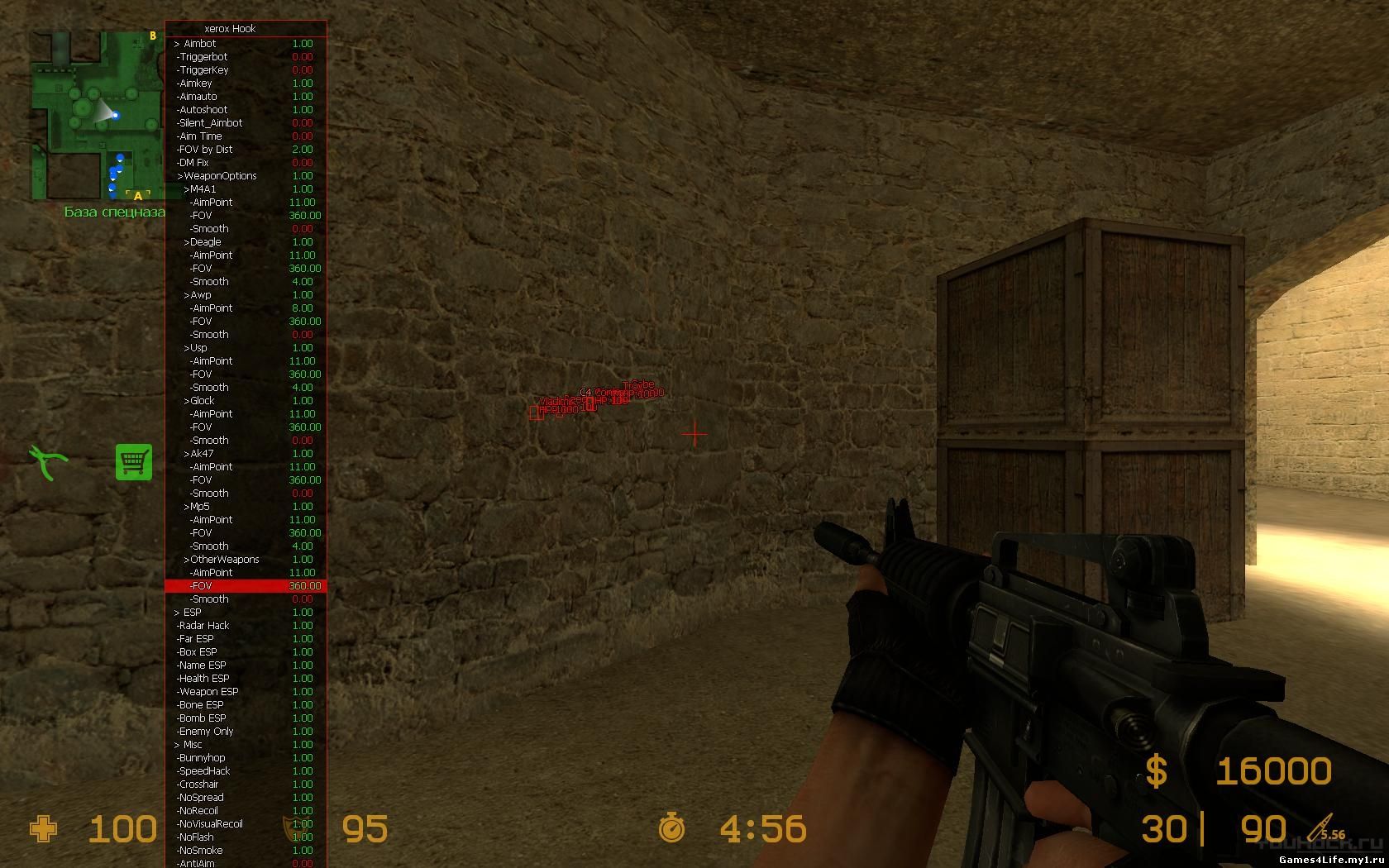This screenshot has height=868, width=1389.
Task: Click the highlighted red FOV row
Action: pos(246,586)
